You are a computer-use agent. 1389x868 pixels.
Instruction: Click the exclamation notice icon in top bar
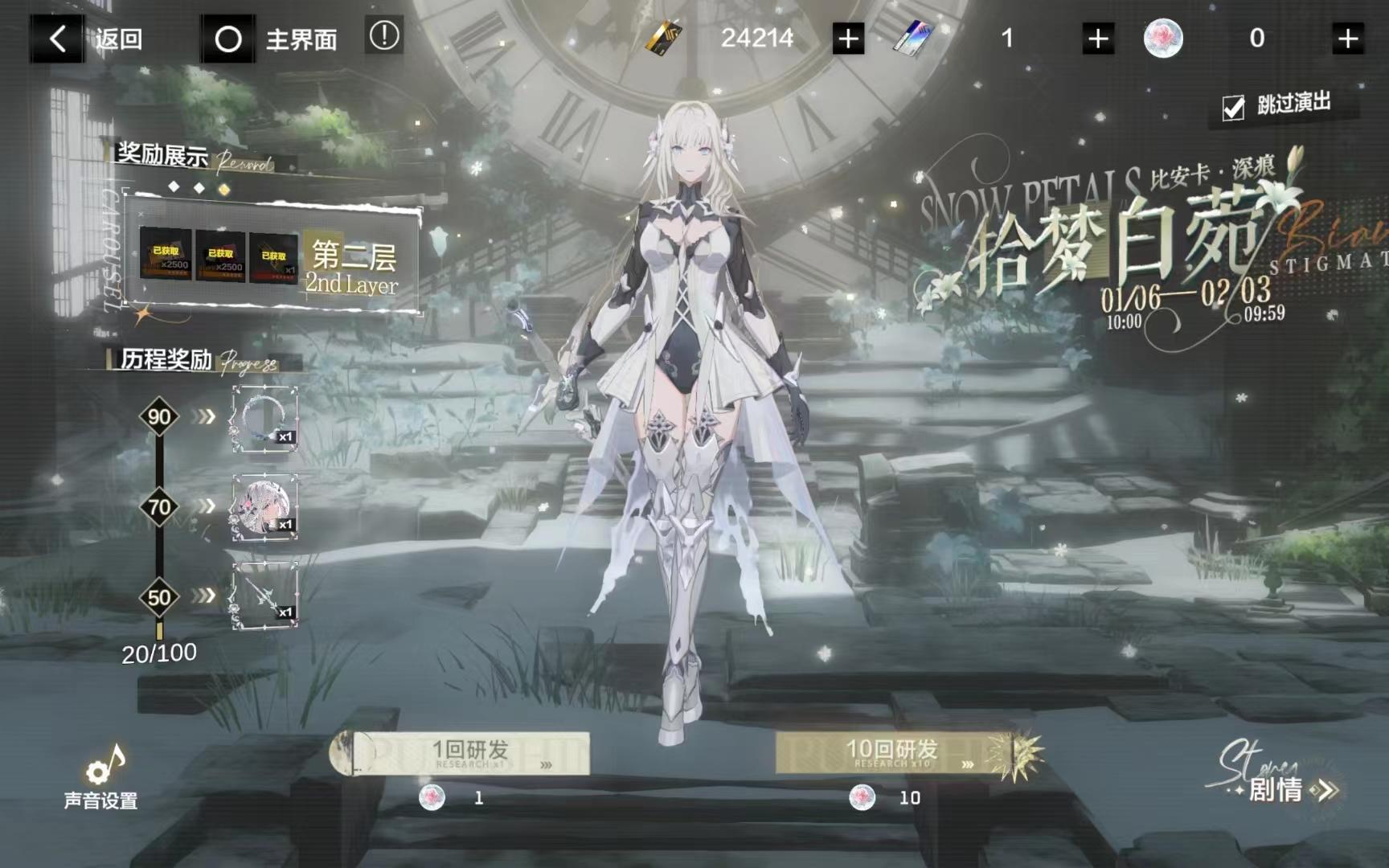pyautogui.click(x=383, y=35)
